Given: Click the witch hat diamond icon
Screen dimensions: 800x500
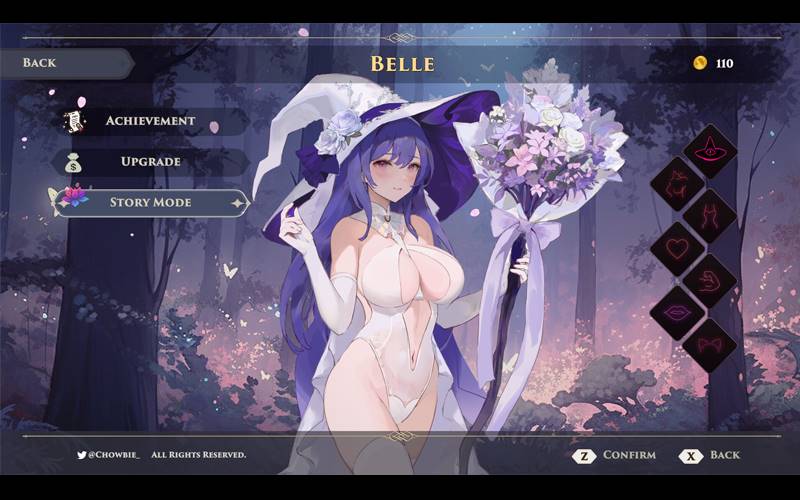Looking at the screenshot, I should point(709,151).
